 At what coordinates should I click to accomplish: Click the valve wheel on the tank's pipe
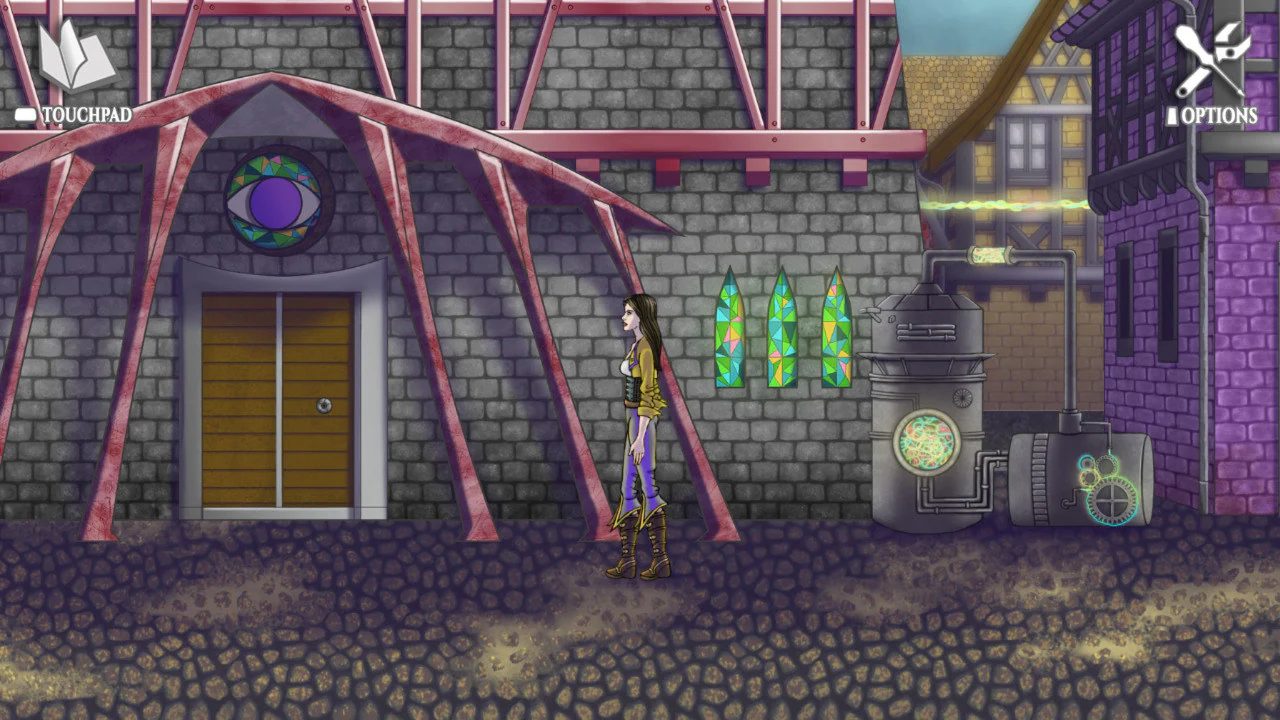coord(963,397)
